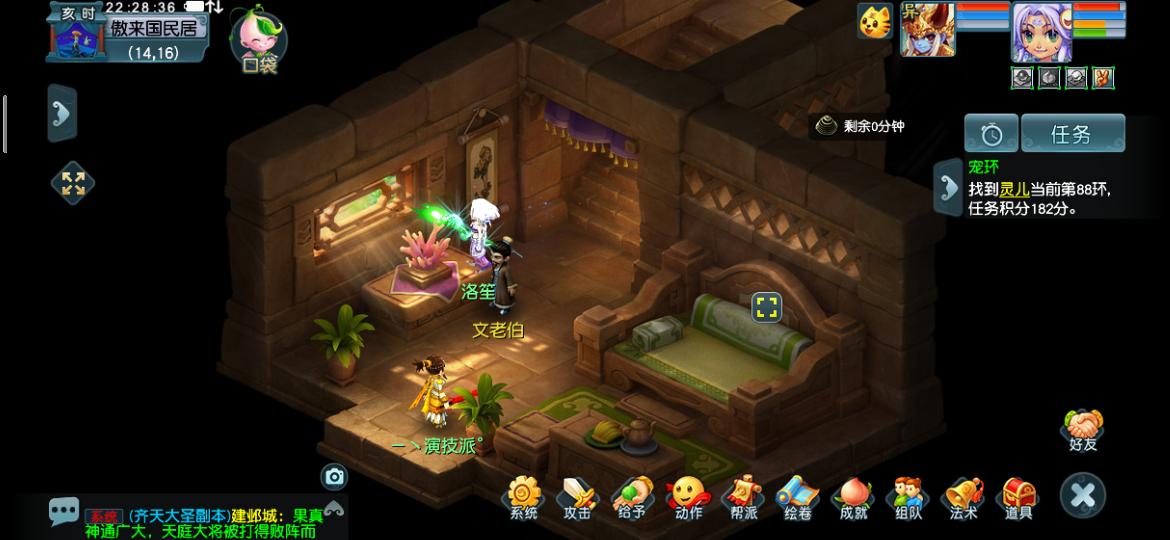Open the 道具 items chest
This screenshot has width=1170, height=540.
tap(1018, 496)
